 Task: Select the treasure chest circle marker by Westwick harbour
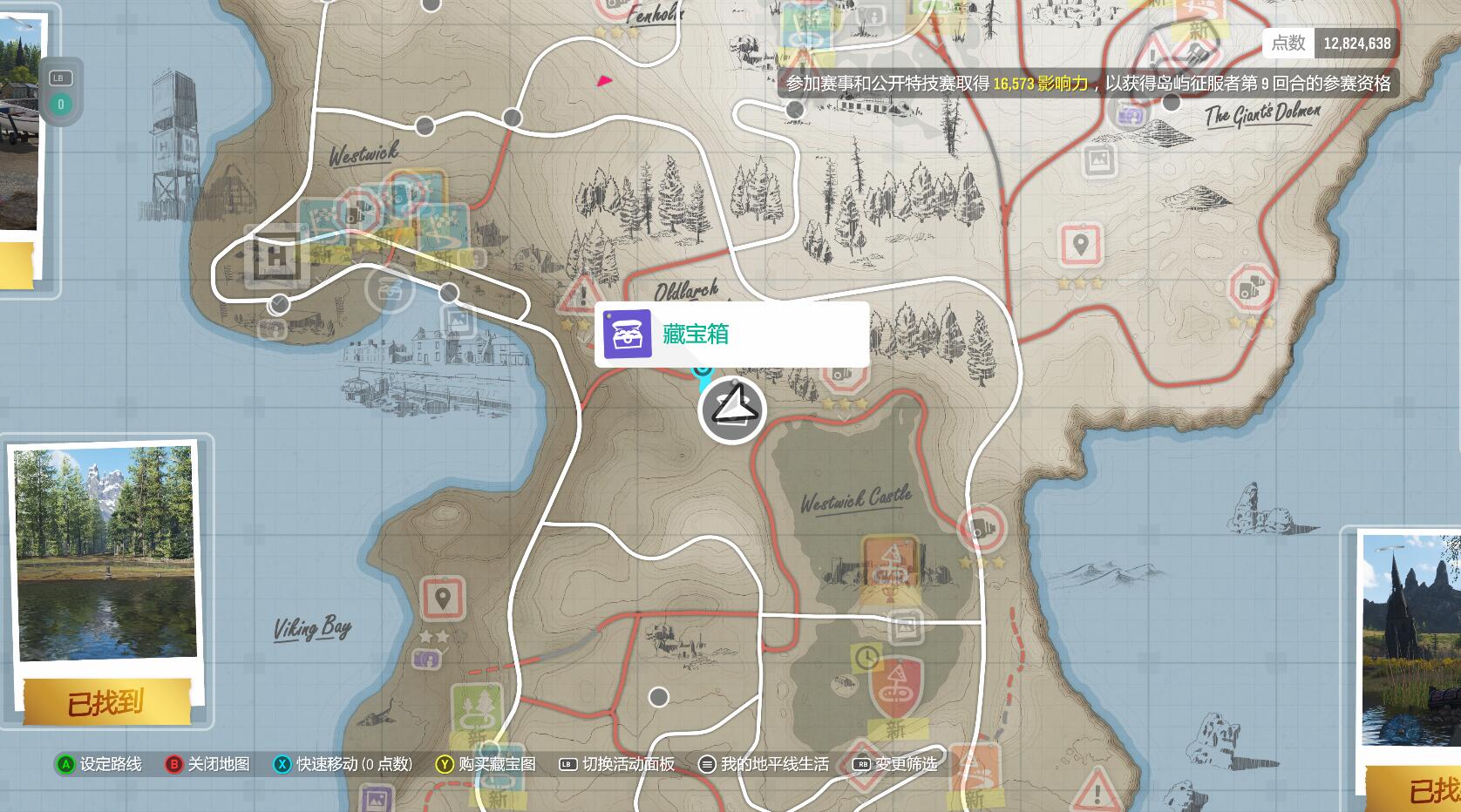tap(389, 289)
